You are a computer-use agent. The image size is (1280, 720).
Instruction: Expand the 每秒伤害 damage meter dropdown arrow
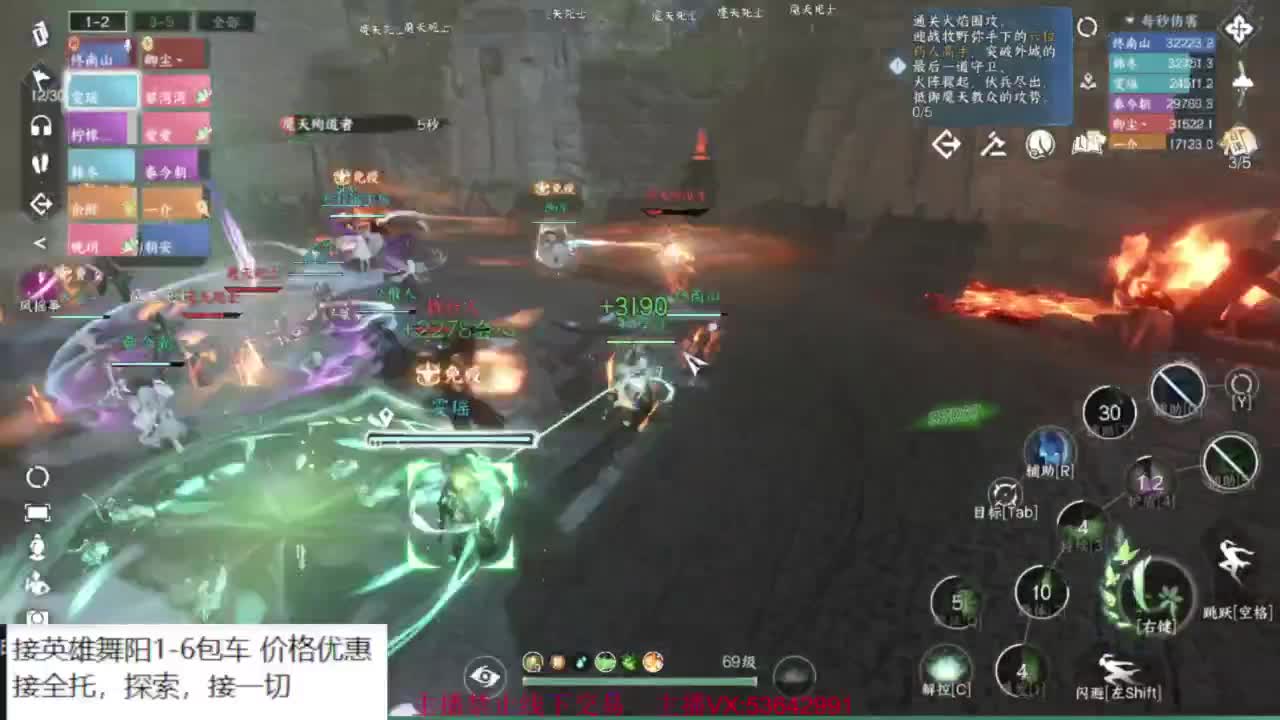(1129, 21)
